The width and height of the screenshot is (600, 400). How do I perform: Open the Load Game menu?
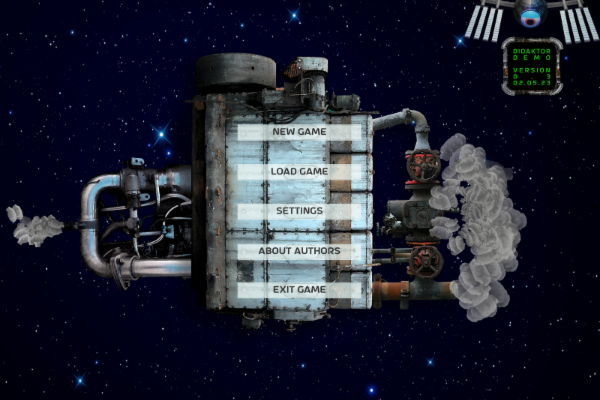(299, 172)
